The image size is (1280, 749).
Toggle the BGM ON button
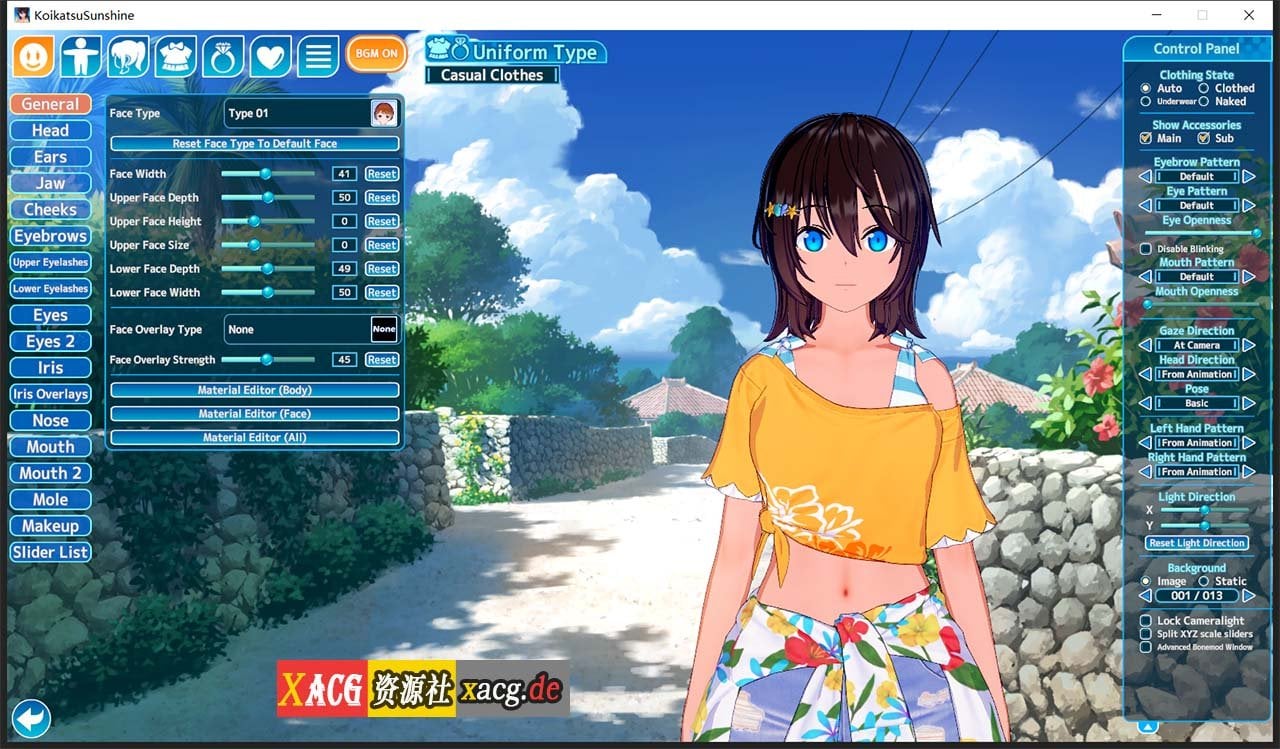[375, 53]
